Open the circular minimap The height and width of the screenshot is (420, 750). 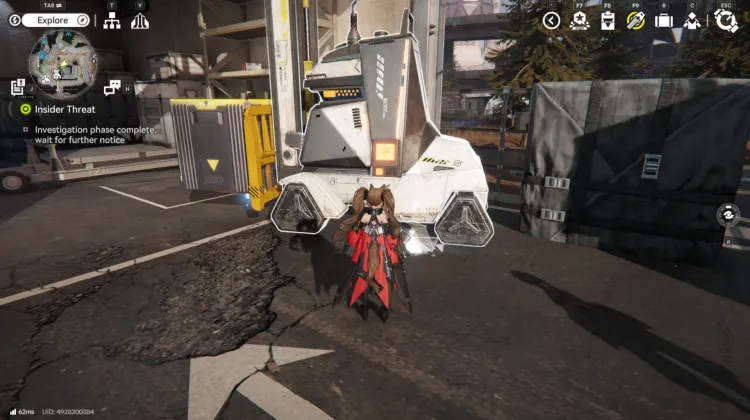[62, 64]
